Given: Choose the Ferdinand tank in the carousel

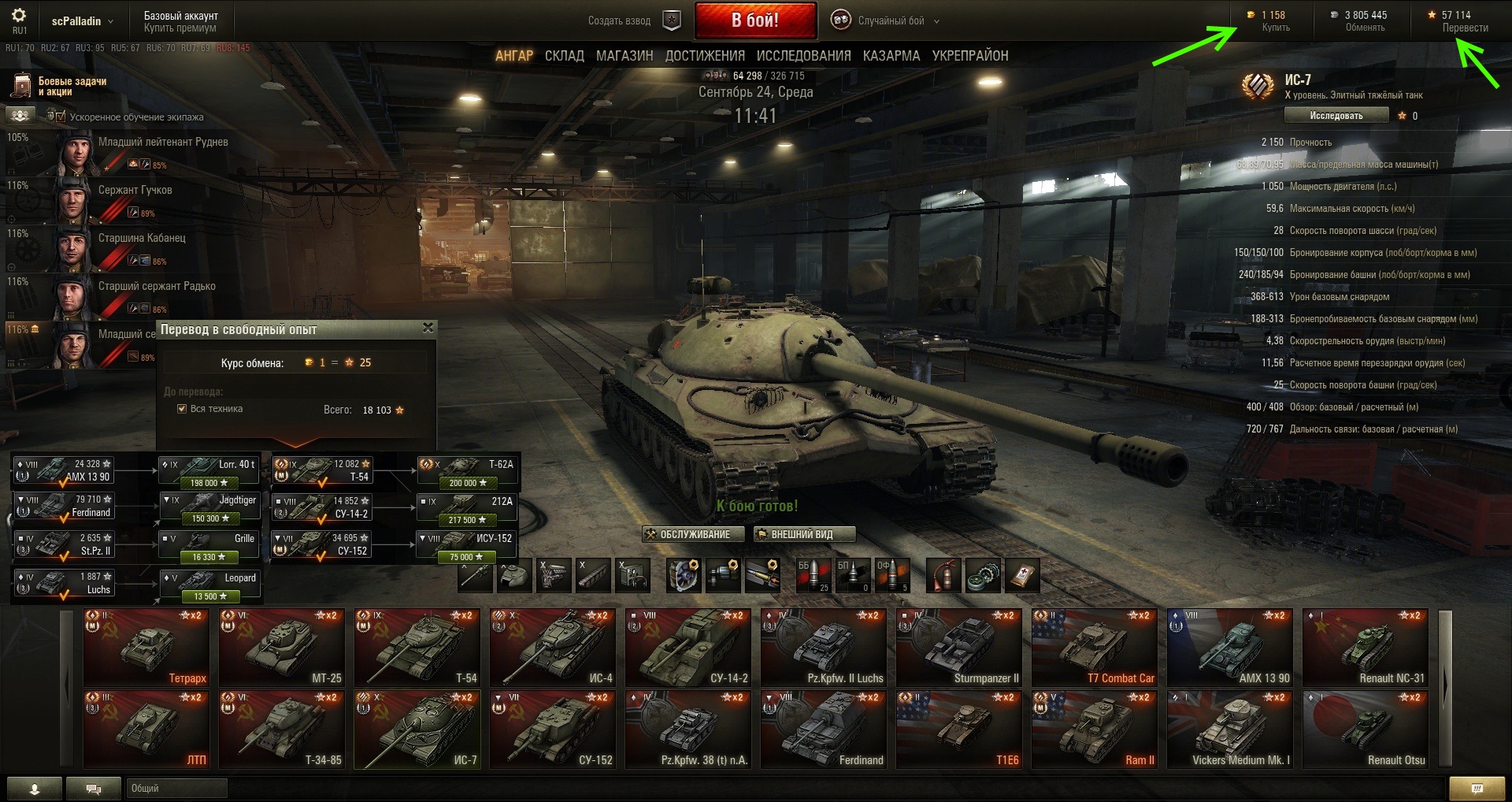Looking at the screenshot, I should [824, 730].
